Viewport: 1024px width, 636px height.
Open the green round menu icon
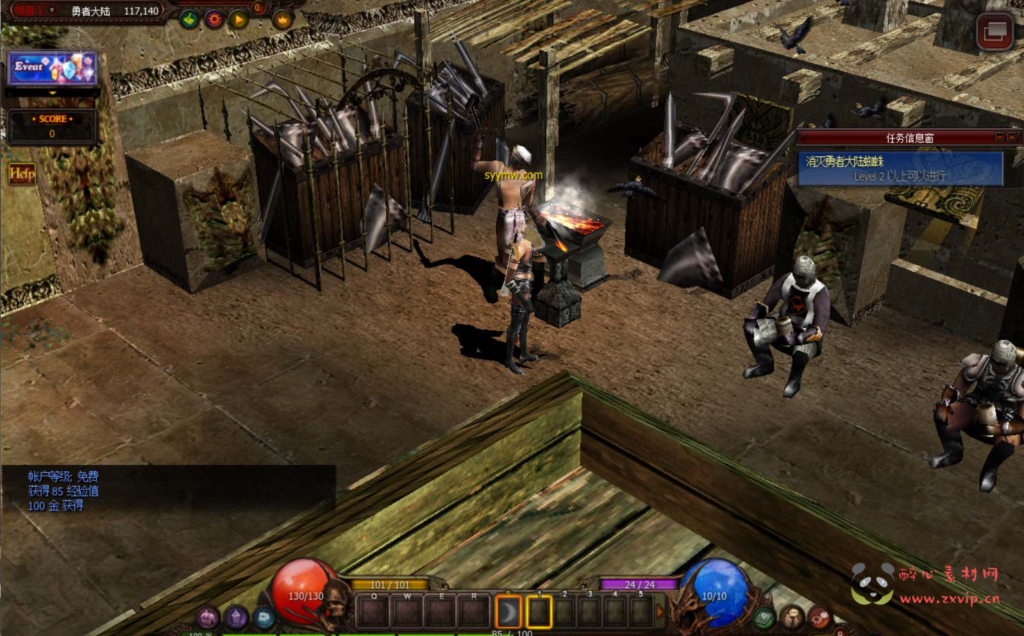tap(764, 618)
